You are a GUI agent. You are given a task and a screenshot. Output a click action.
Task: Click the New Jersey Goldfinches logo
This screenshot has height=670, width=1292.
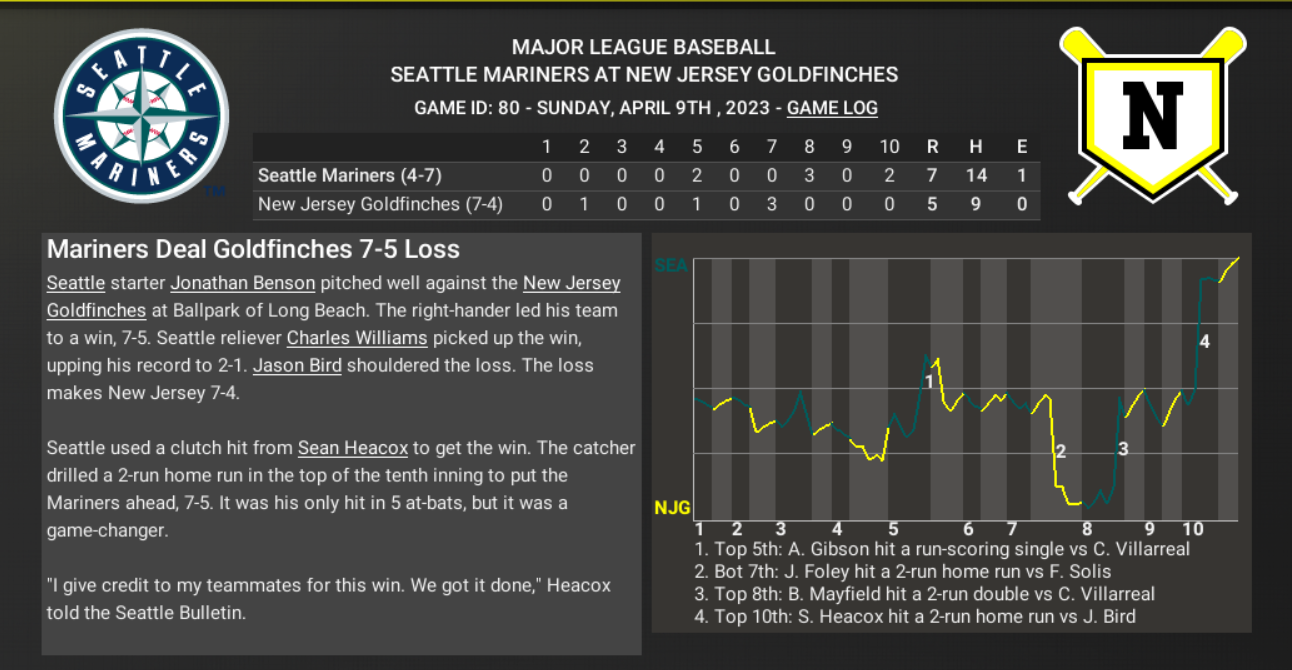tap(1152, 113)
